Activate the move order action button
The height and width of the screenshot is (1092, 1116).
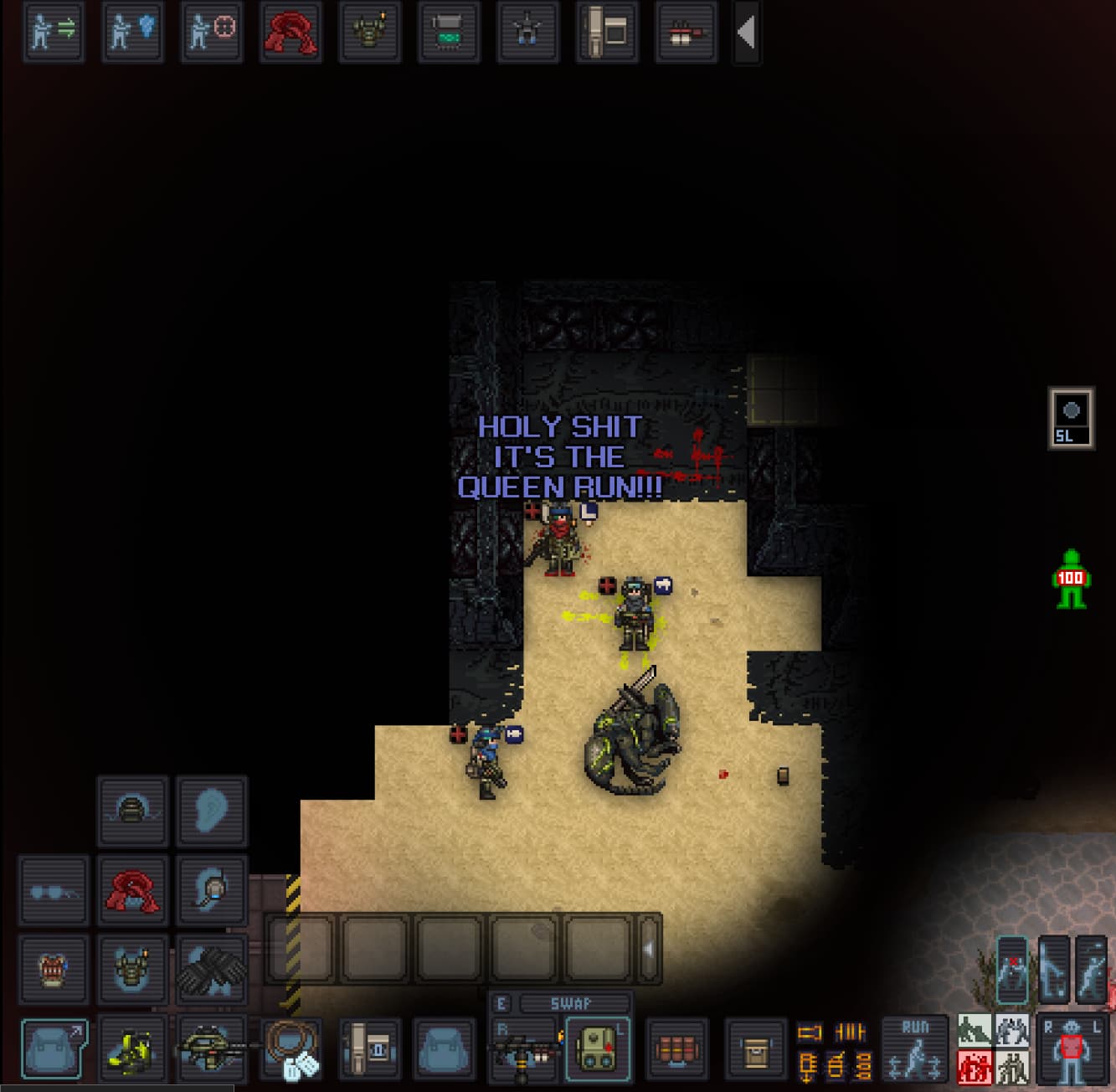click(53, 32)
